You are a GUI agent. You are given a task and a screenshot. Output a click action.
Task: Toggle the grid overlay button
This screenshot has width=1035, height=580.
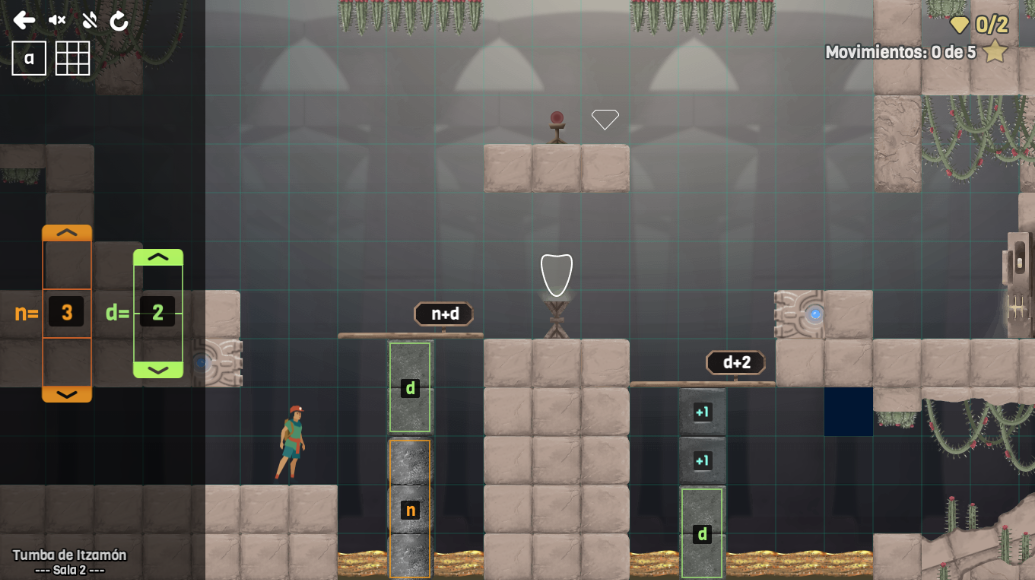pyautogui.click(x=72, y=58)
